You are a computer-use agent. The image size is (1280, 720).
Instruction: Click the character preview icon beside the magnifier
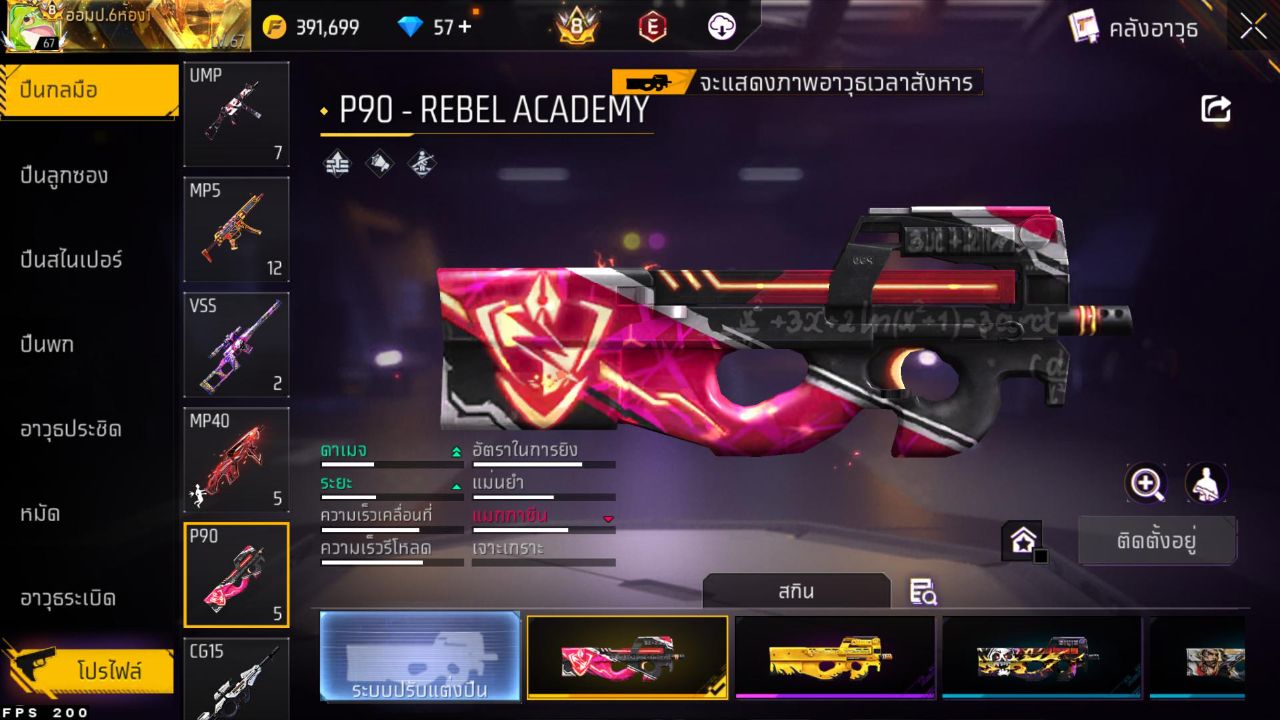click(x=1205, y=484)
